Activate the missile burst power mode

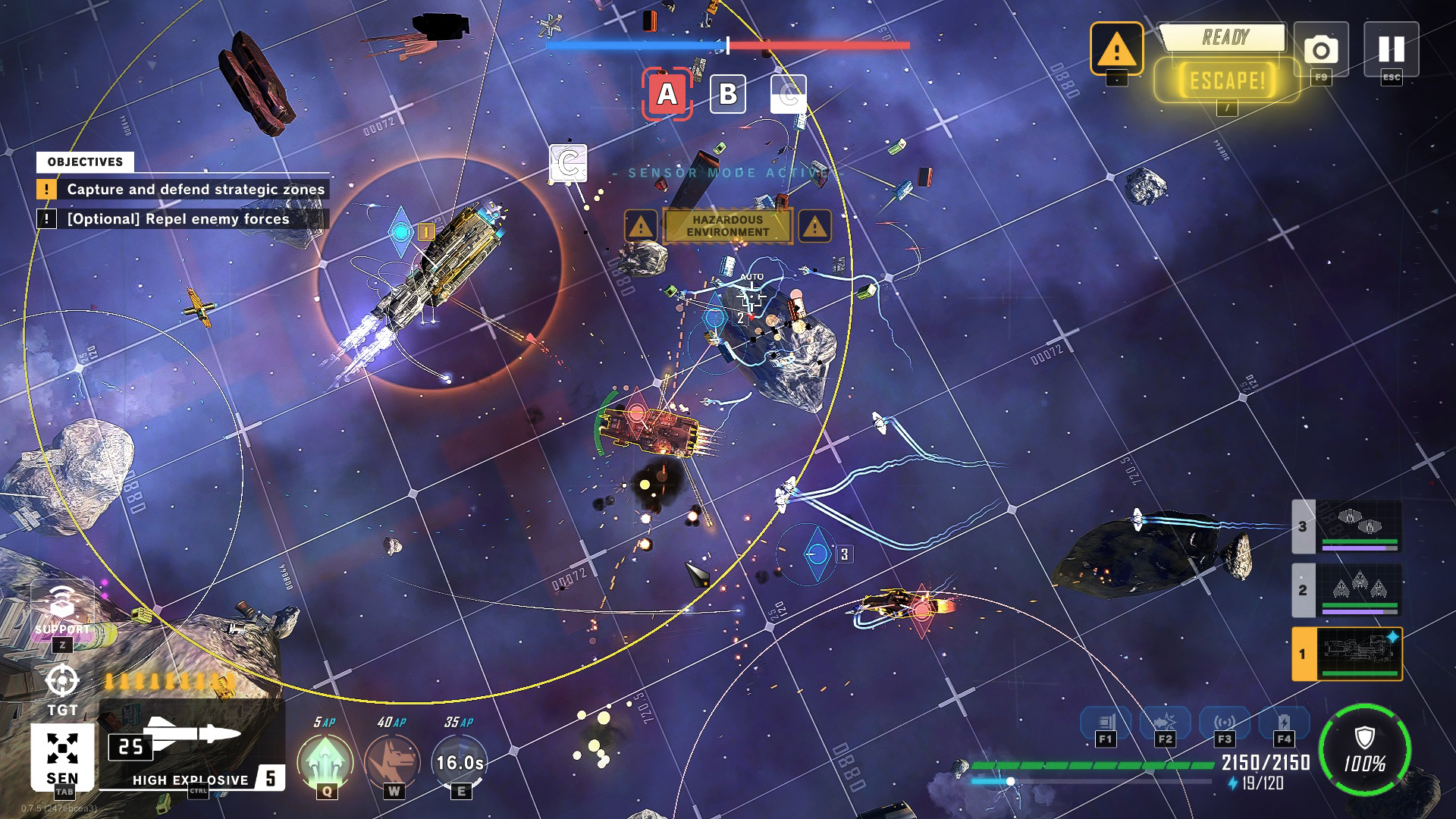tap(1165, 723)
